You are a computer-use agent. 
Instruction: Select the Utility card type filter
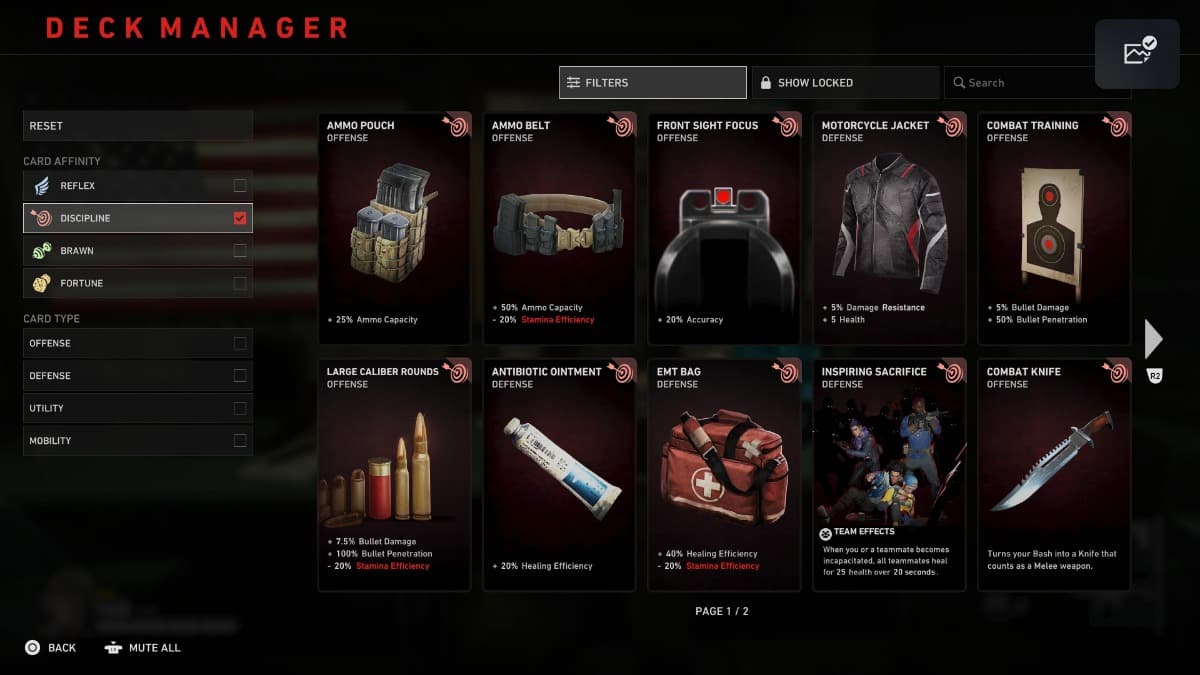[239, 408]
